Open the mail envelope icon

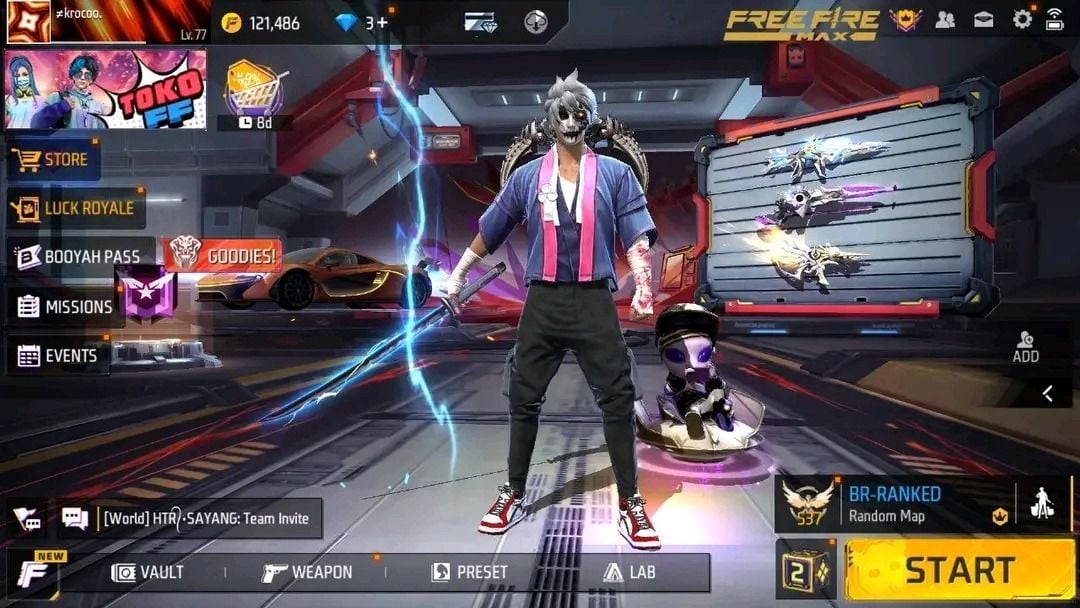pyautogui.click(x=983, y=19)
